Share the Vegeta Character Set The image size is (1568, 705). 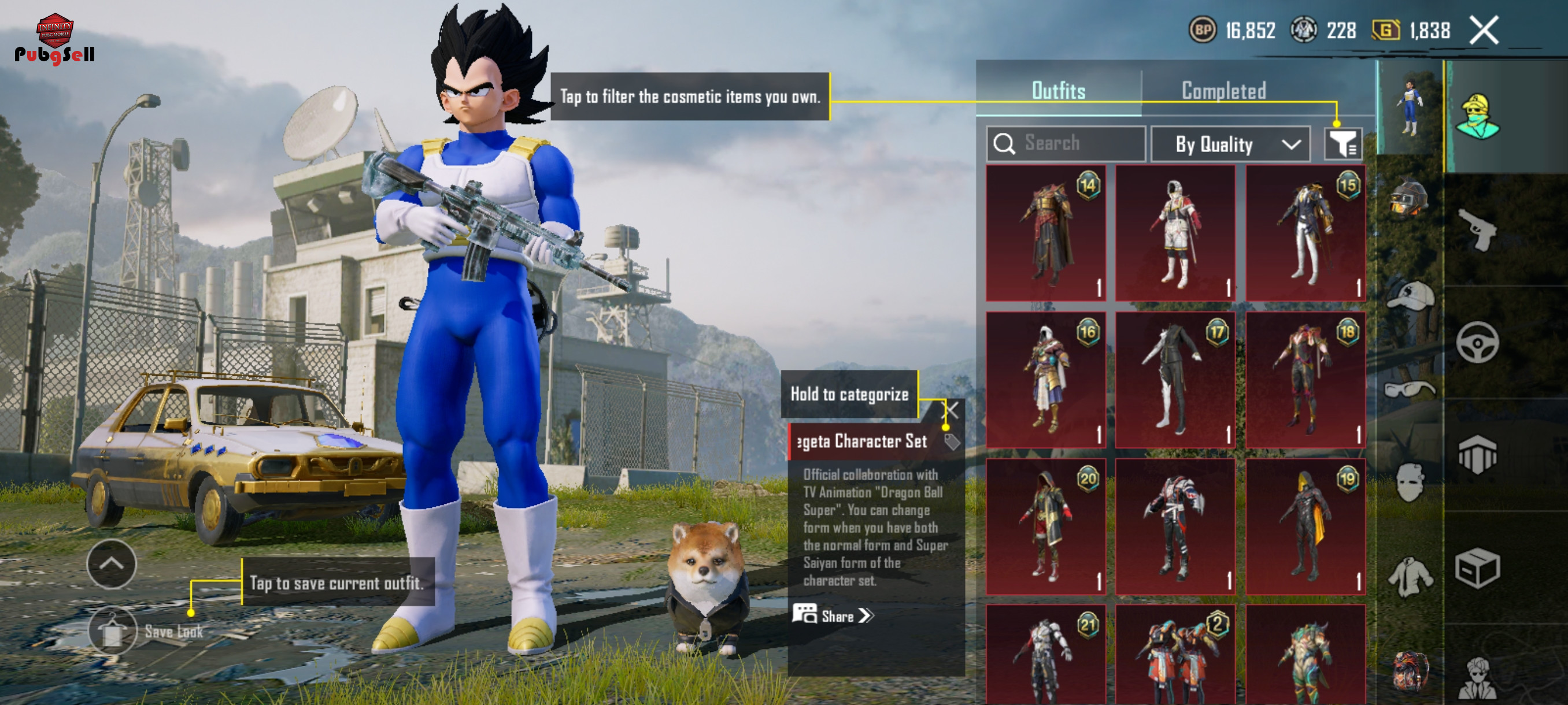tap(833, 615)
